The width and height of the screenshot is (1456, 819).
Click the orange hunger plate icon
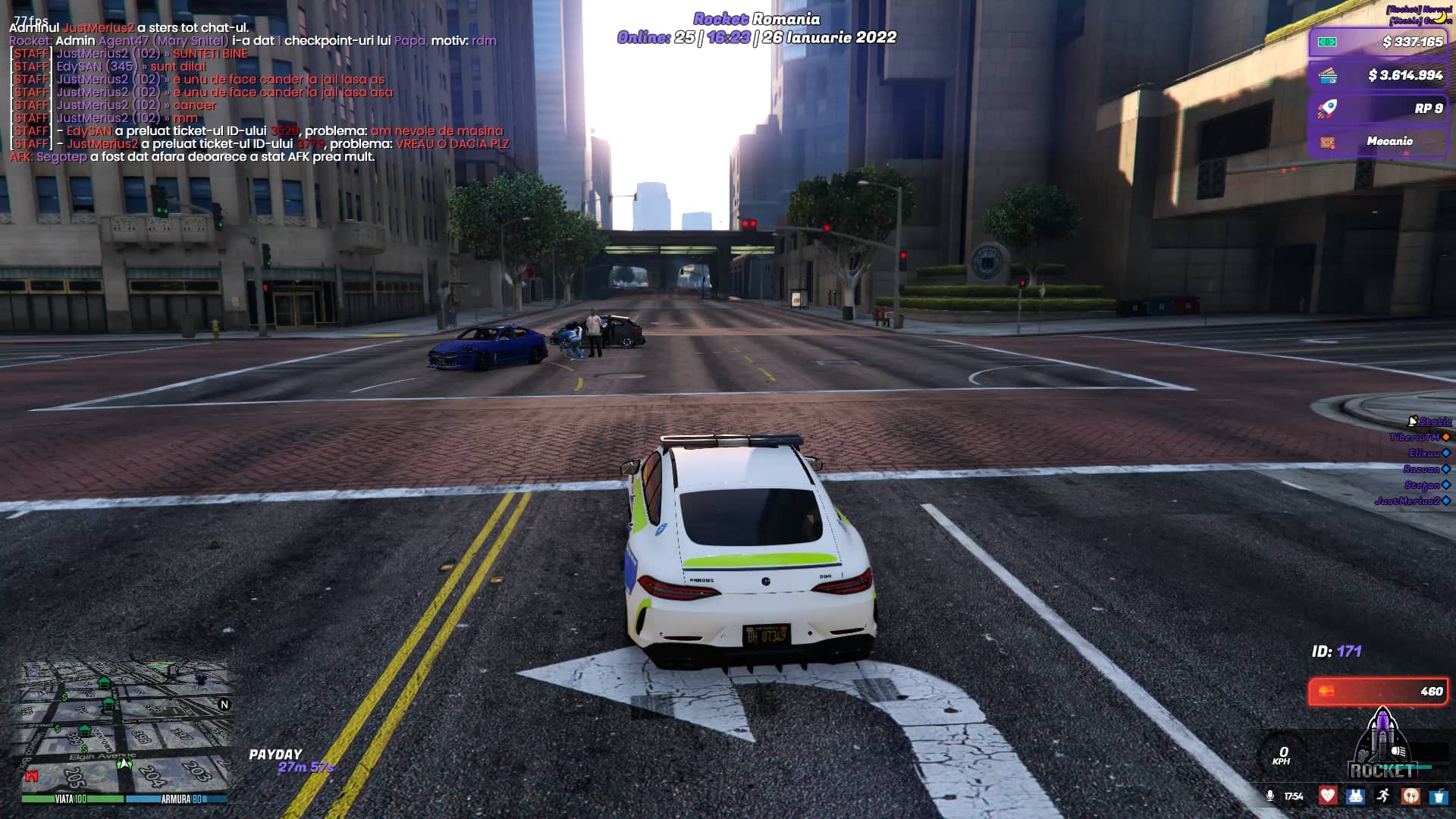click(x=1410, y=795)
